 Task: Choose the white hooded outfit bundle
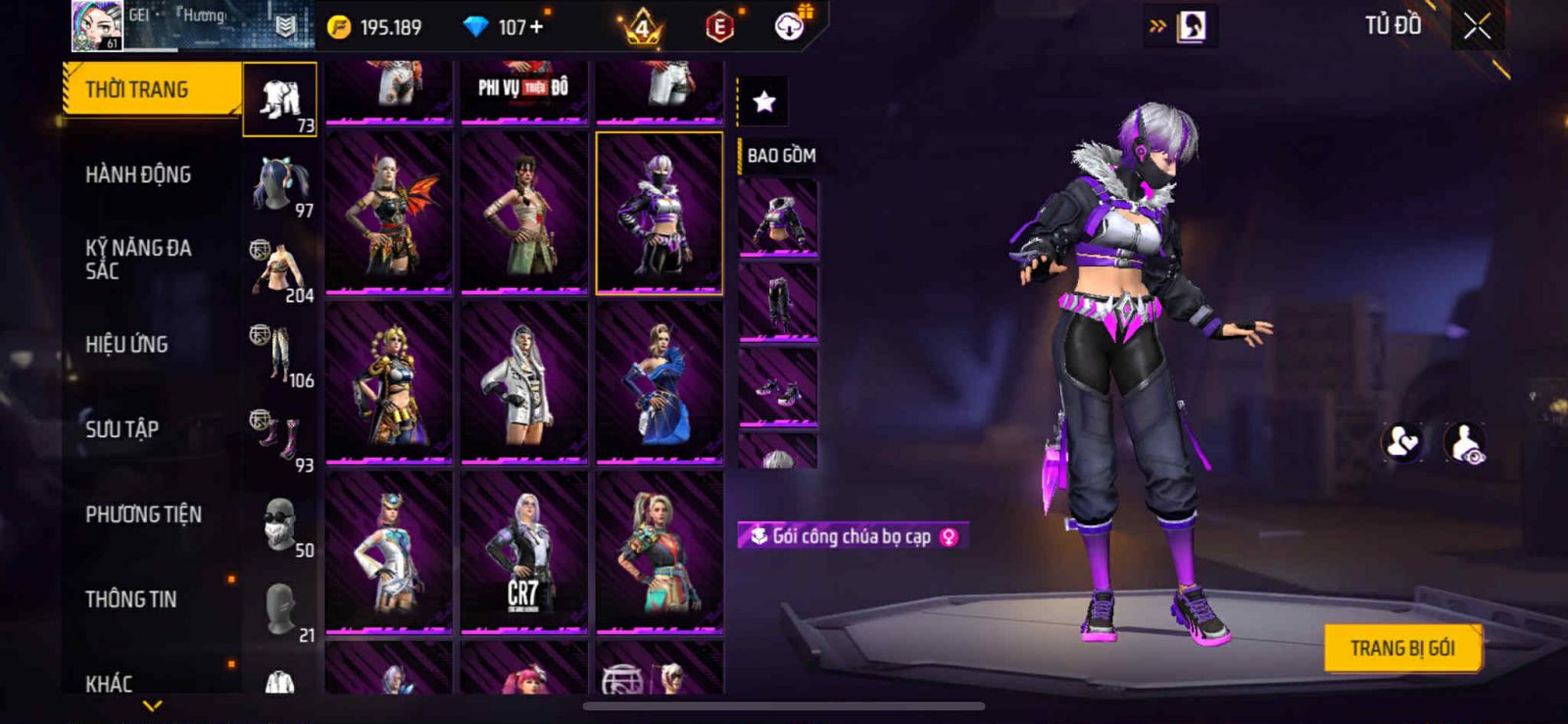tap(524, 382)
